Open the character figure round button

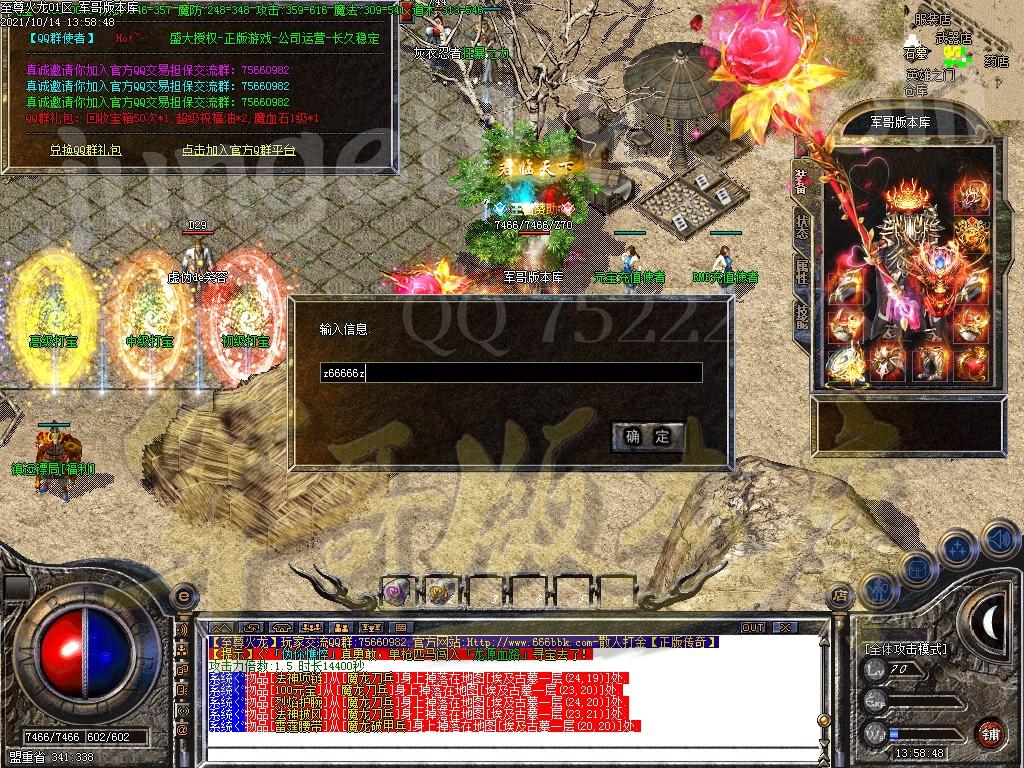879,589
